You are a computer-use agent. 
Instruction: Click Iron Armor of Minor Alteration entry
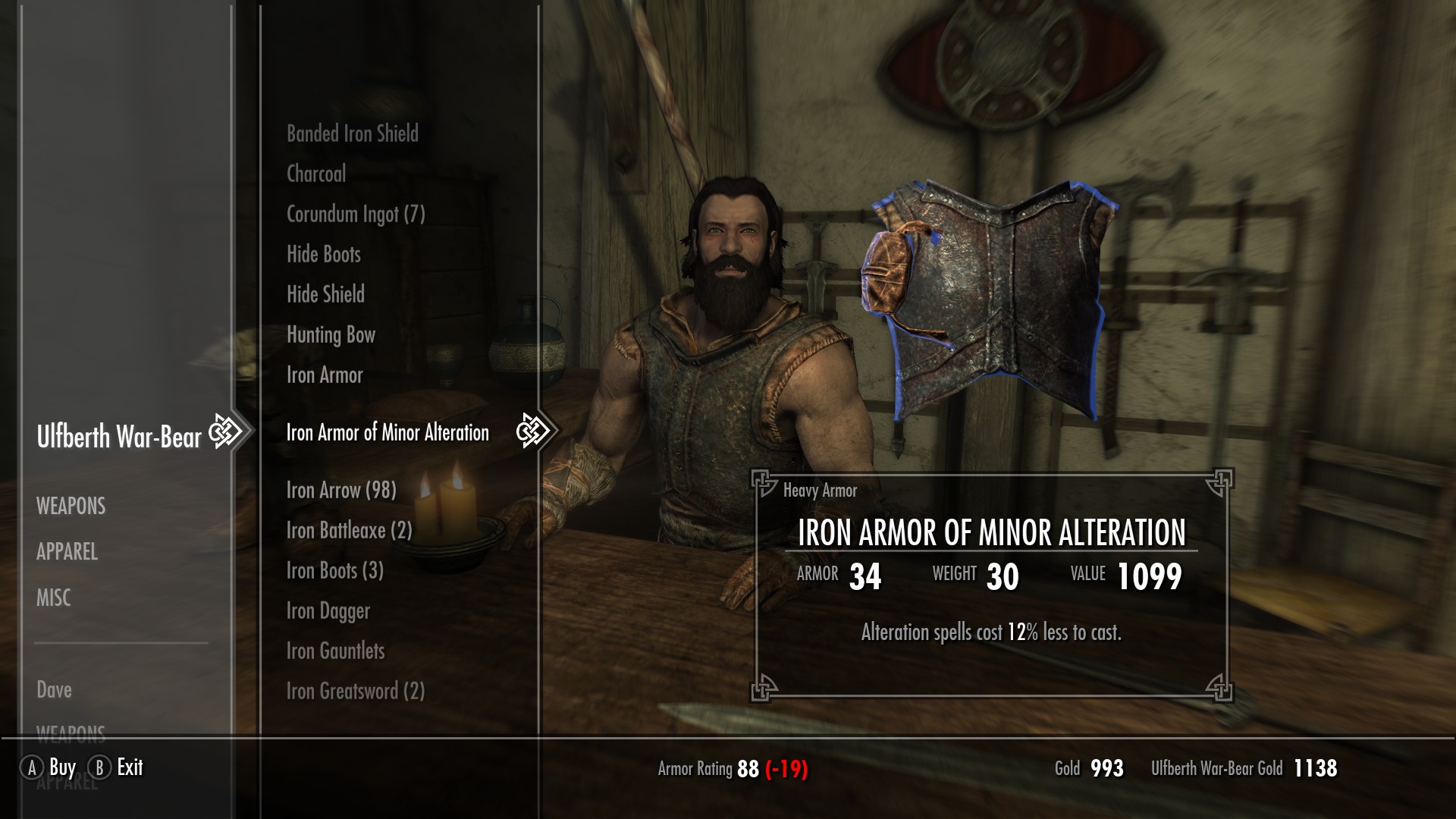[388, 432]
